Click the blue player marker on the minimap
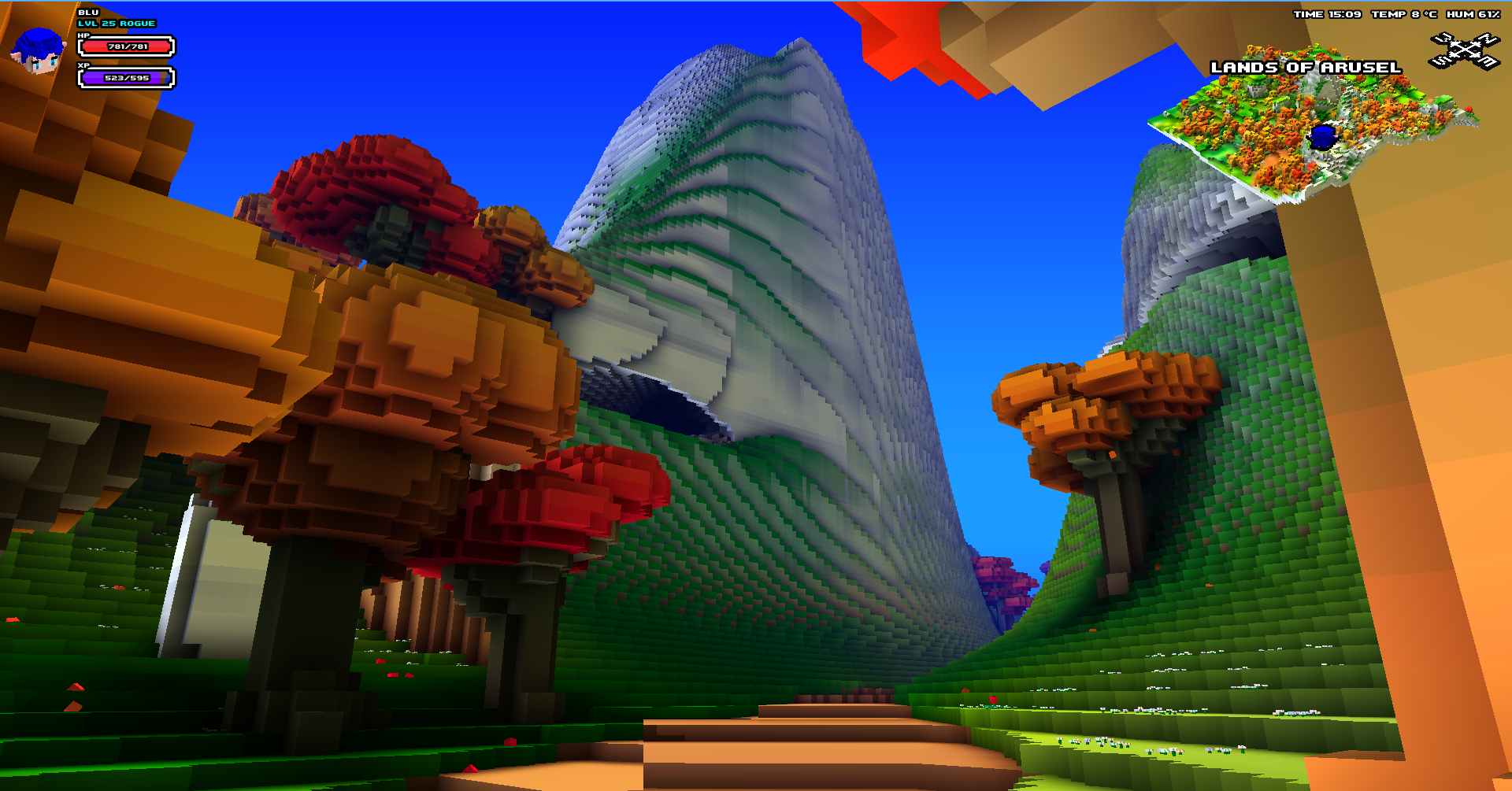The image size is (1512, 791). tap(1322, 135)
